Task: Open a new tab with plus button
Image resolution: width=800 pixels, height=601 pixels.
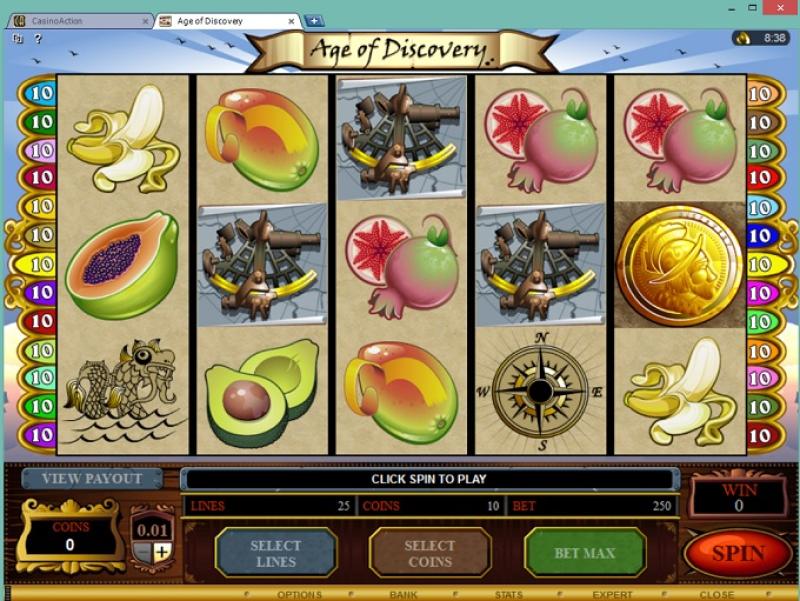Action: (314, 20)
